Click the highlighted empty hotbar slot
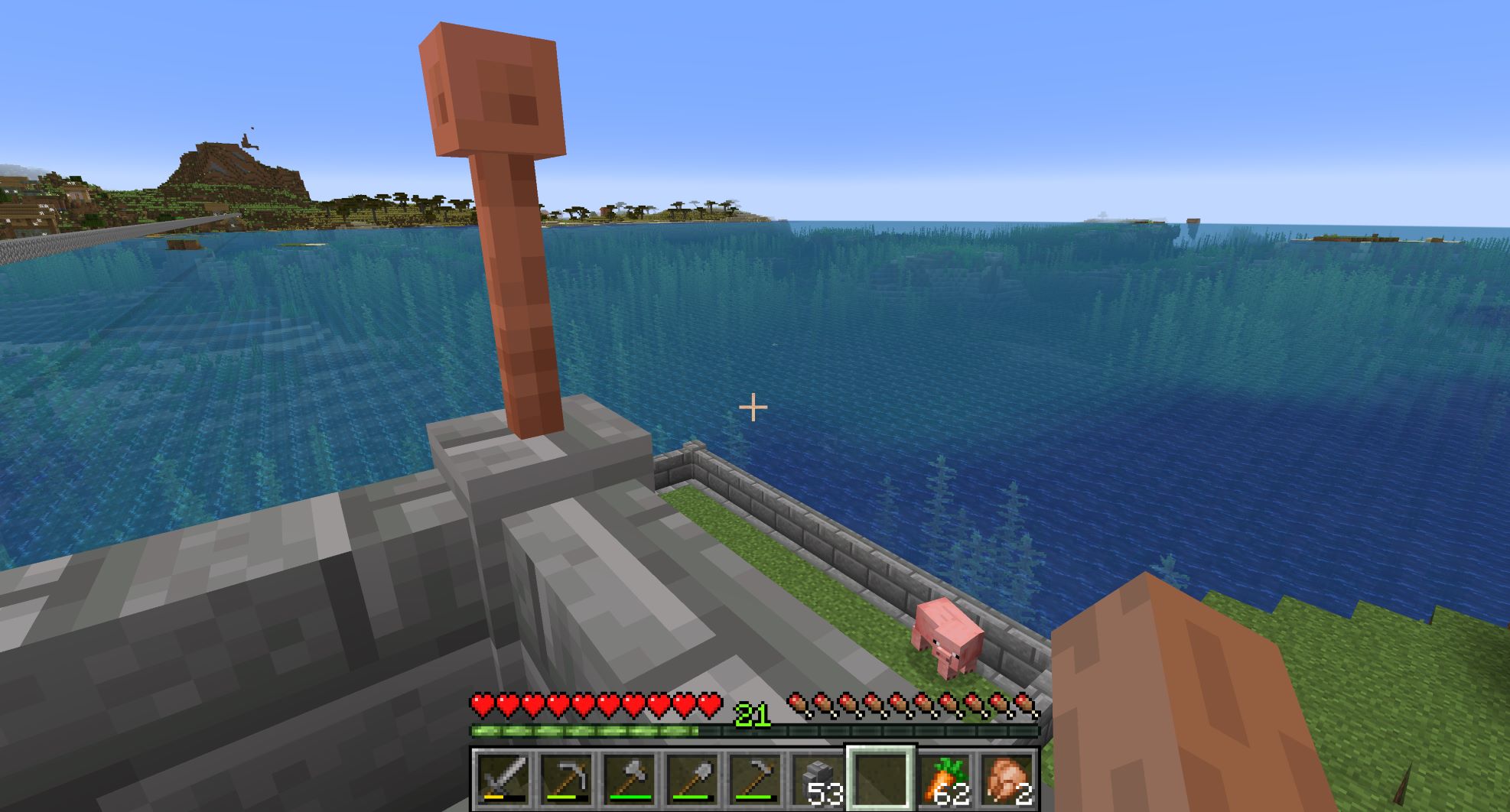1510x812 pixels. pyautogui.click(x=880, y=778)
